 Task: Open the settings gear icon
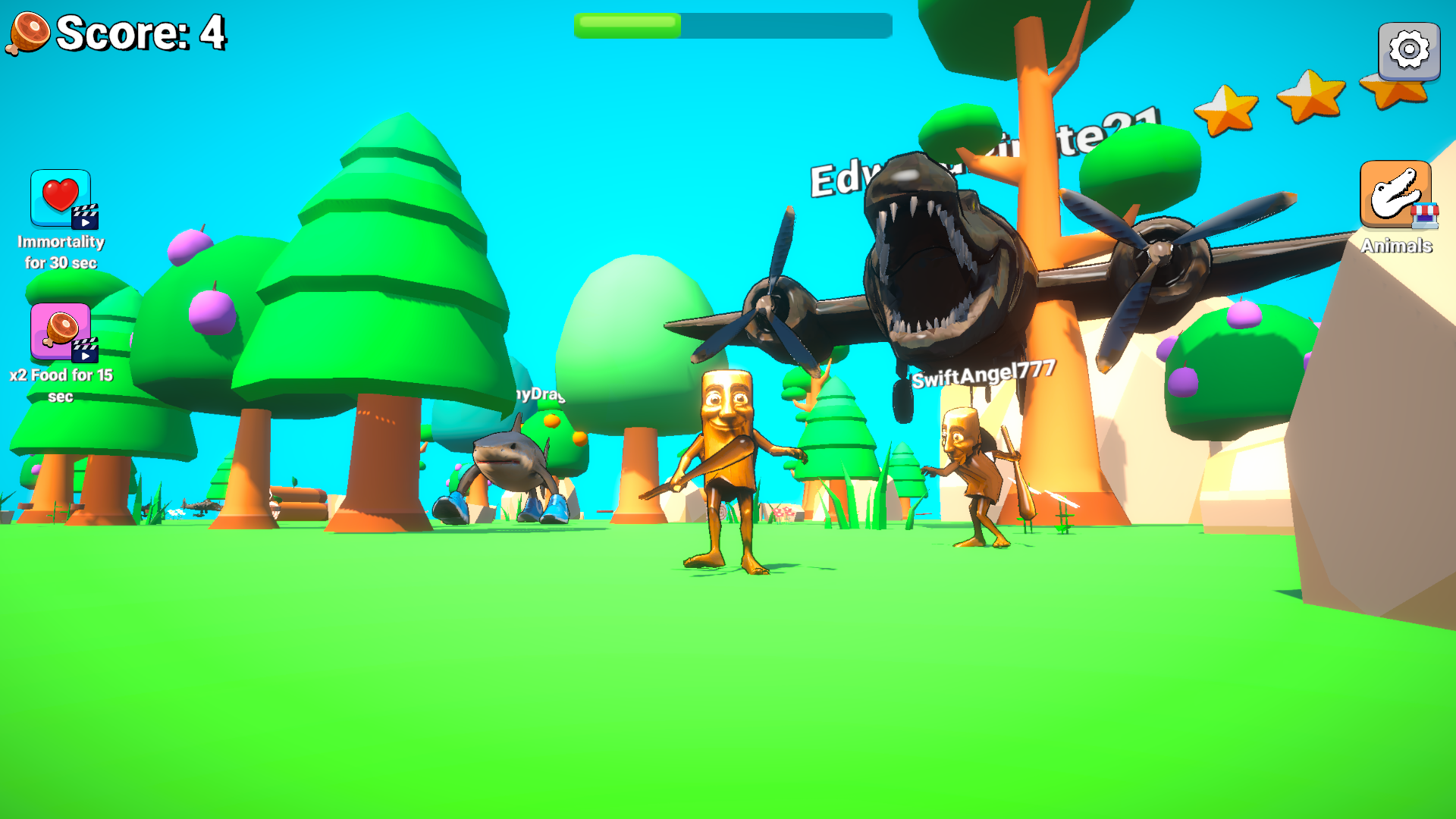(x=1408, y=52)
